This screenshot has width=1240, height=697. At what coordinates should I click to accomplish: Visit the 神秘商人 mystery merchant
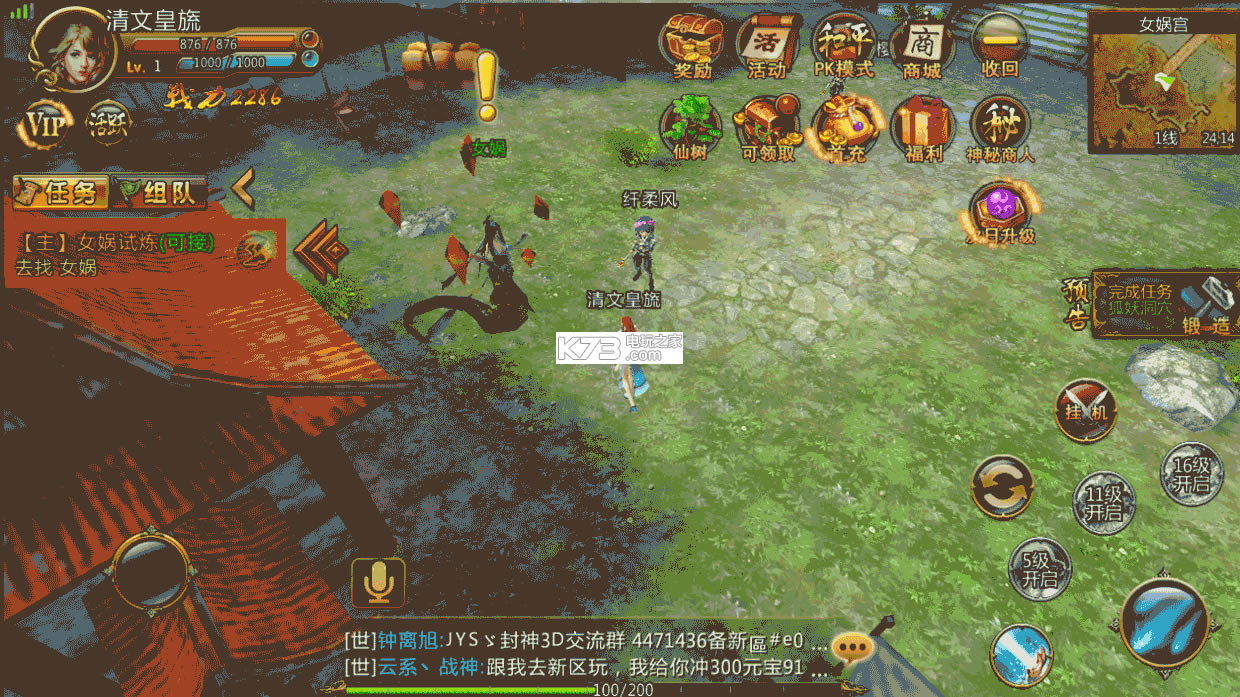(999, 127)
